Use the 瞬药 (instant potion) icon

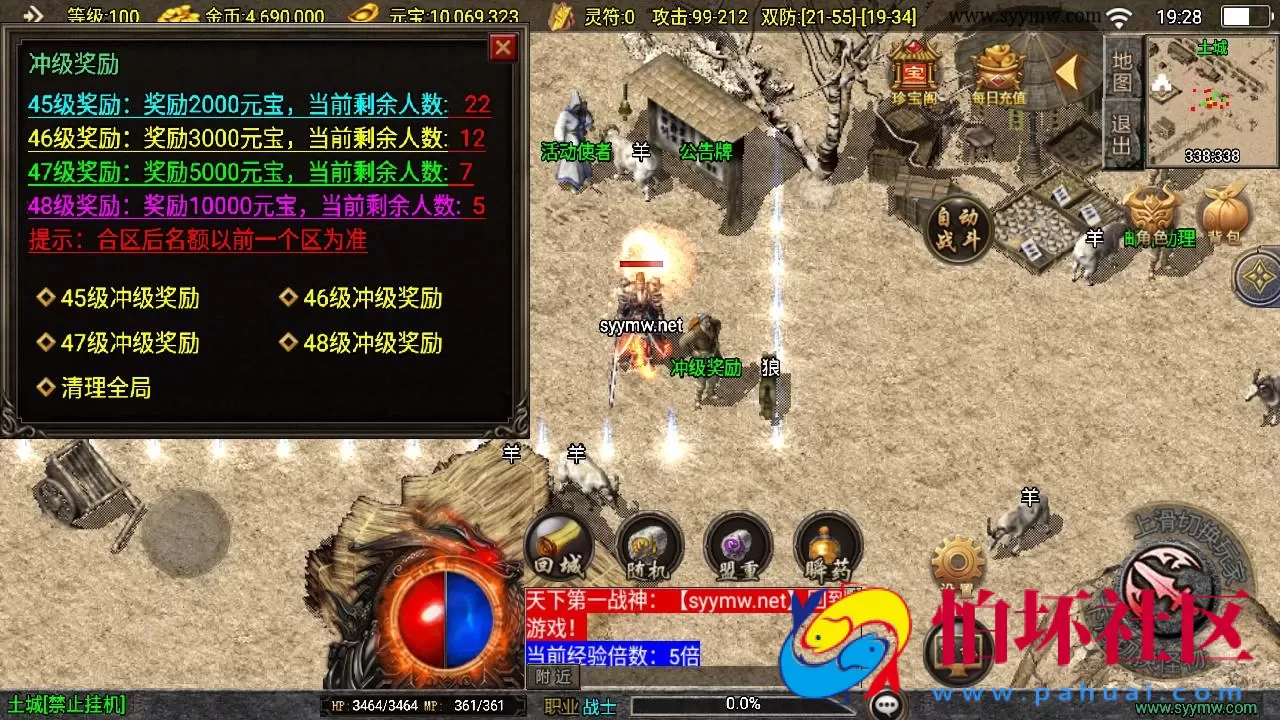(828, 545)
